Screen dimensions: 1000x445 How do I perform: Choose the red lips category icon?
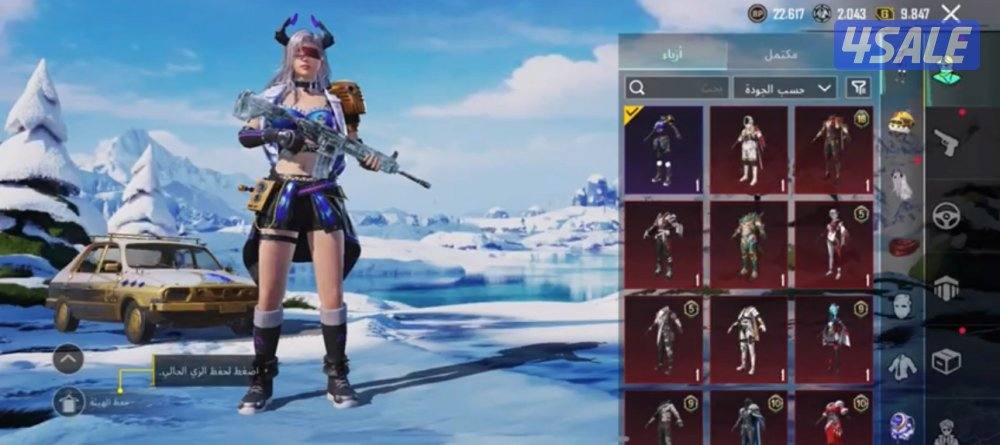(902, 246)
